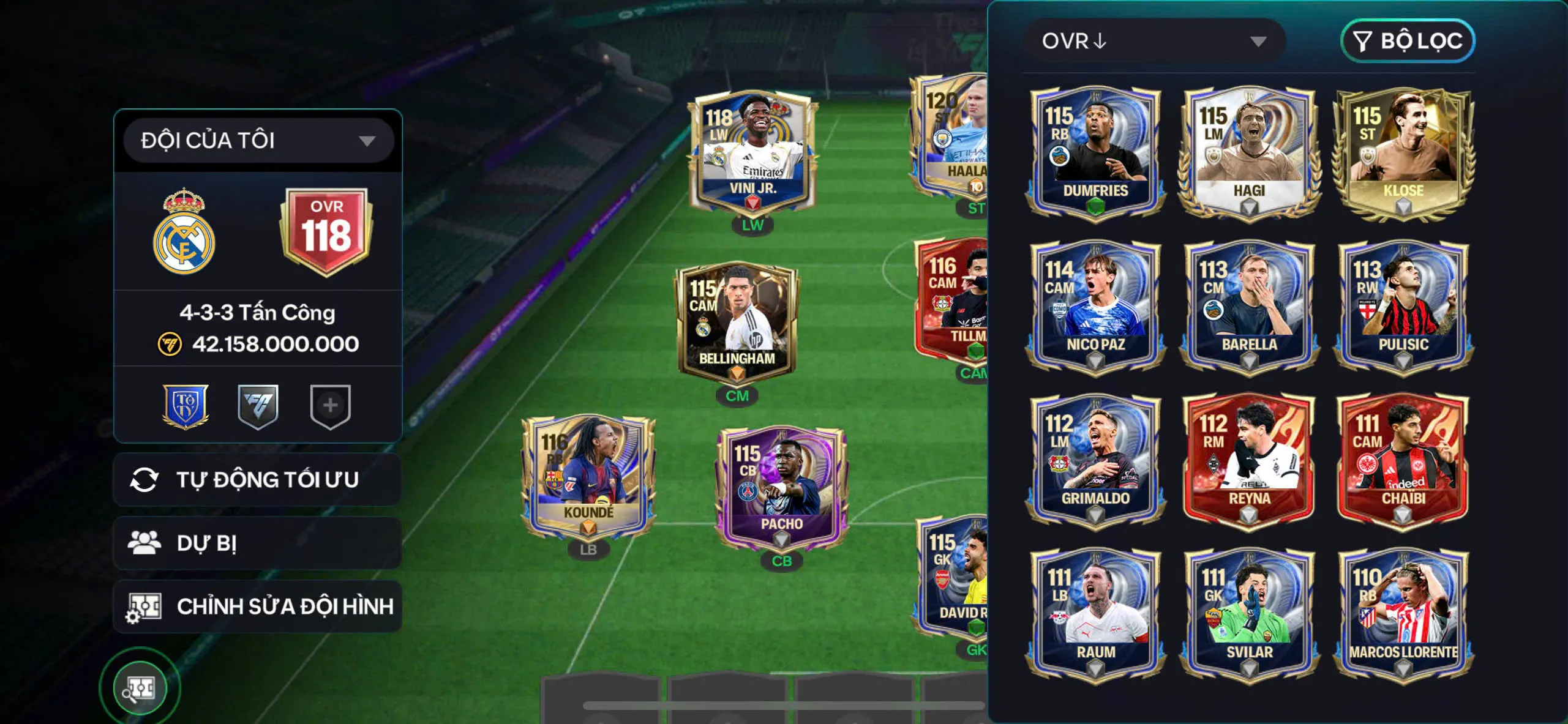Screen dimensions: 1568x724
Task: Click the funnel icon in BỘ LỌC
Action: click(x=1363, y=42)
